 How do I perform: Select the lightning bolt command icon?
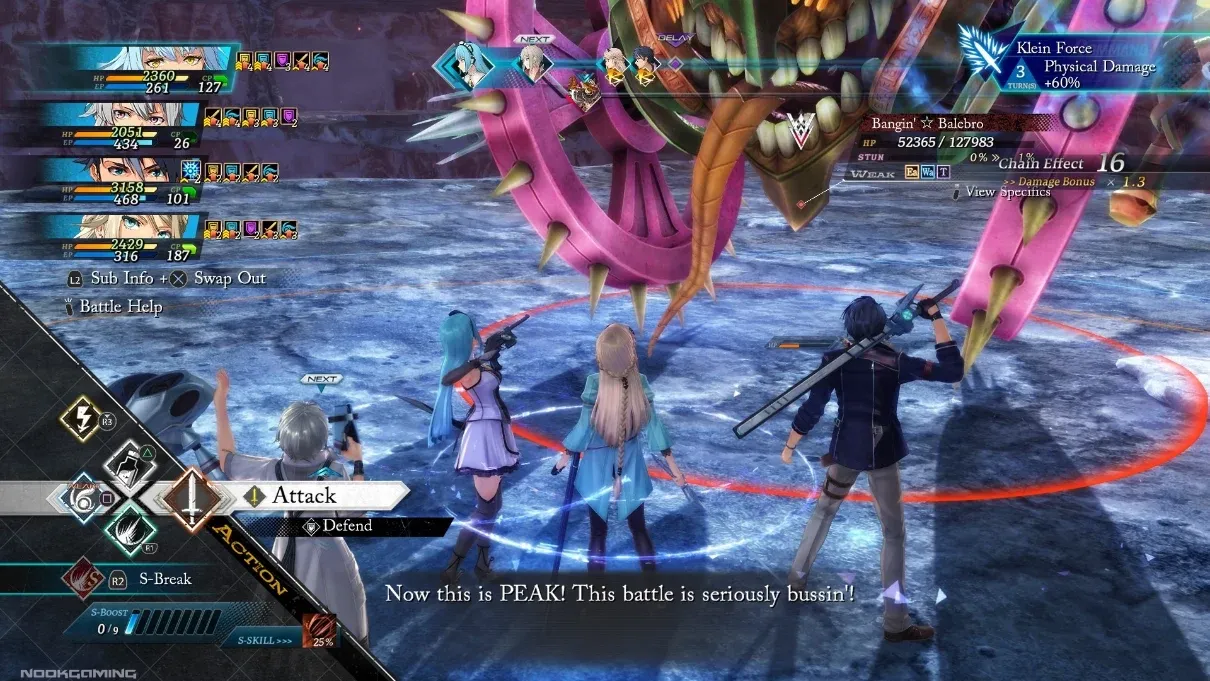tap(80, 418)
